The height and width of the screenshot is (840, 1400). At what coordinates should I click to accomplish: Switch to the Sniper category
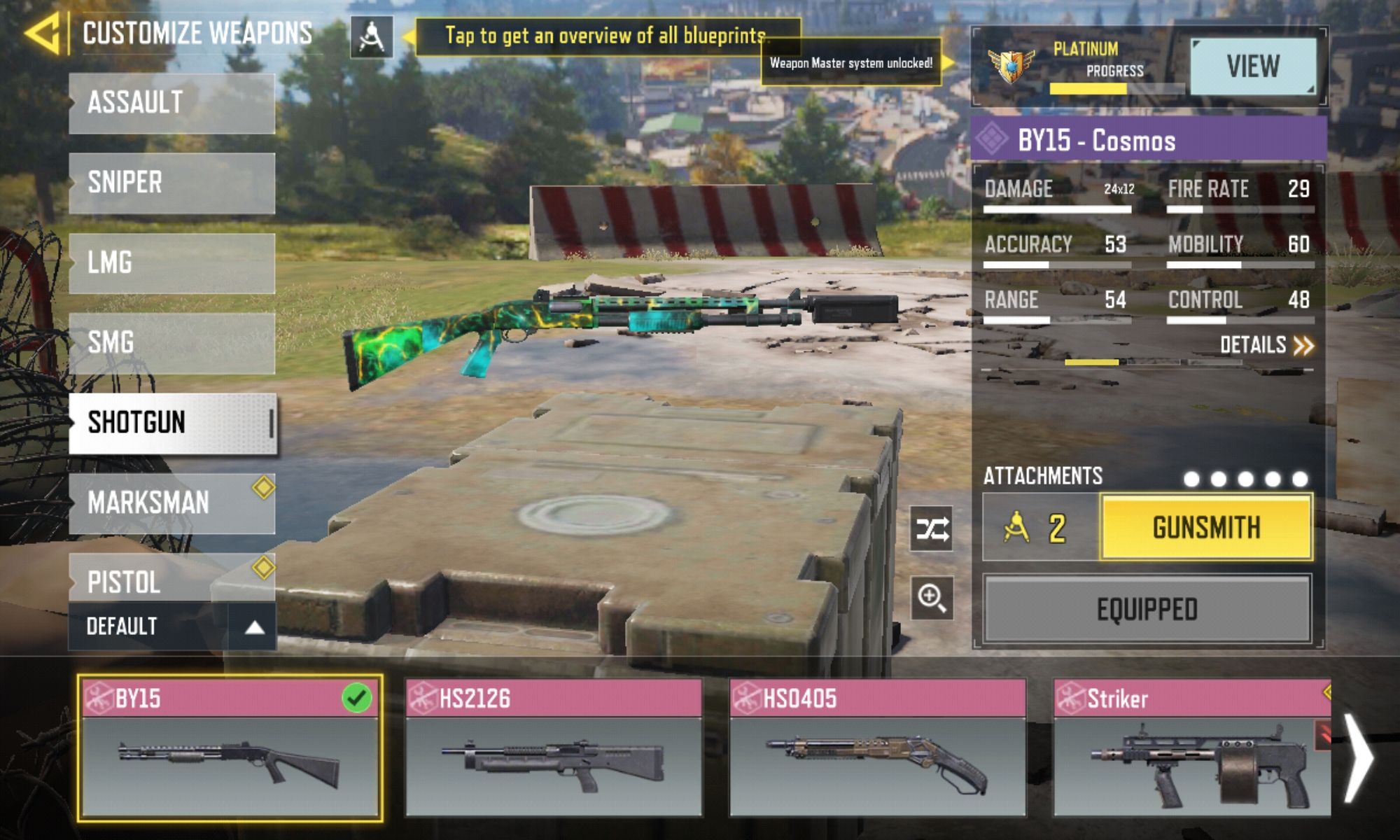point(171,183)
